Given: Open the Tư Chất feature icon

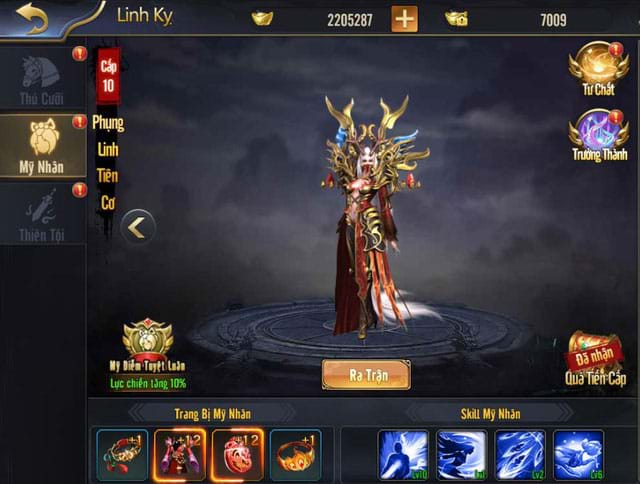Looking at the screenshot, I should click(598, 68).
